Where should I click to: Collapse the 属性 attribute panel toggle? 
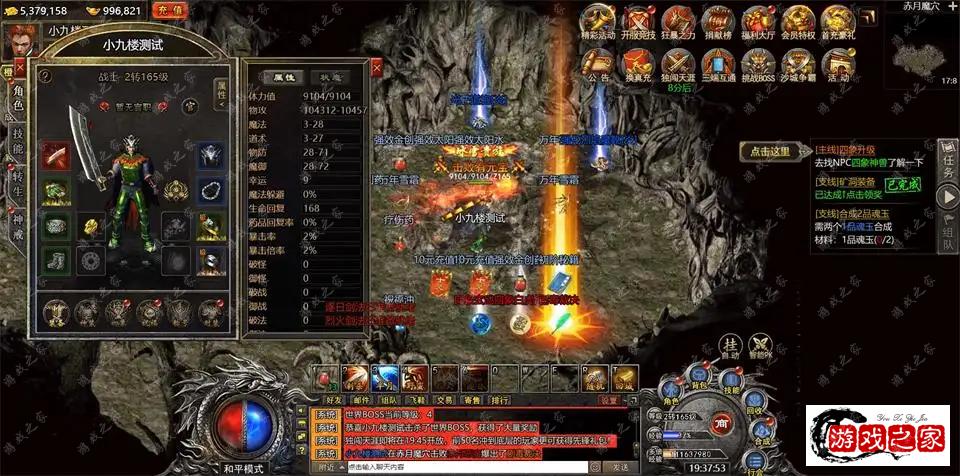[x=222, y=93]
